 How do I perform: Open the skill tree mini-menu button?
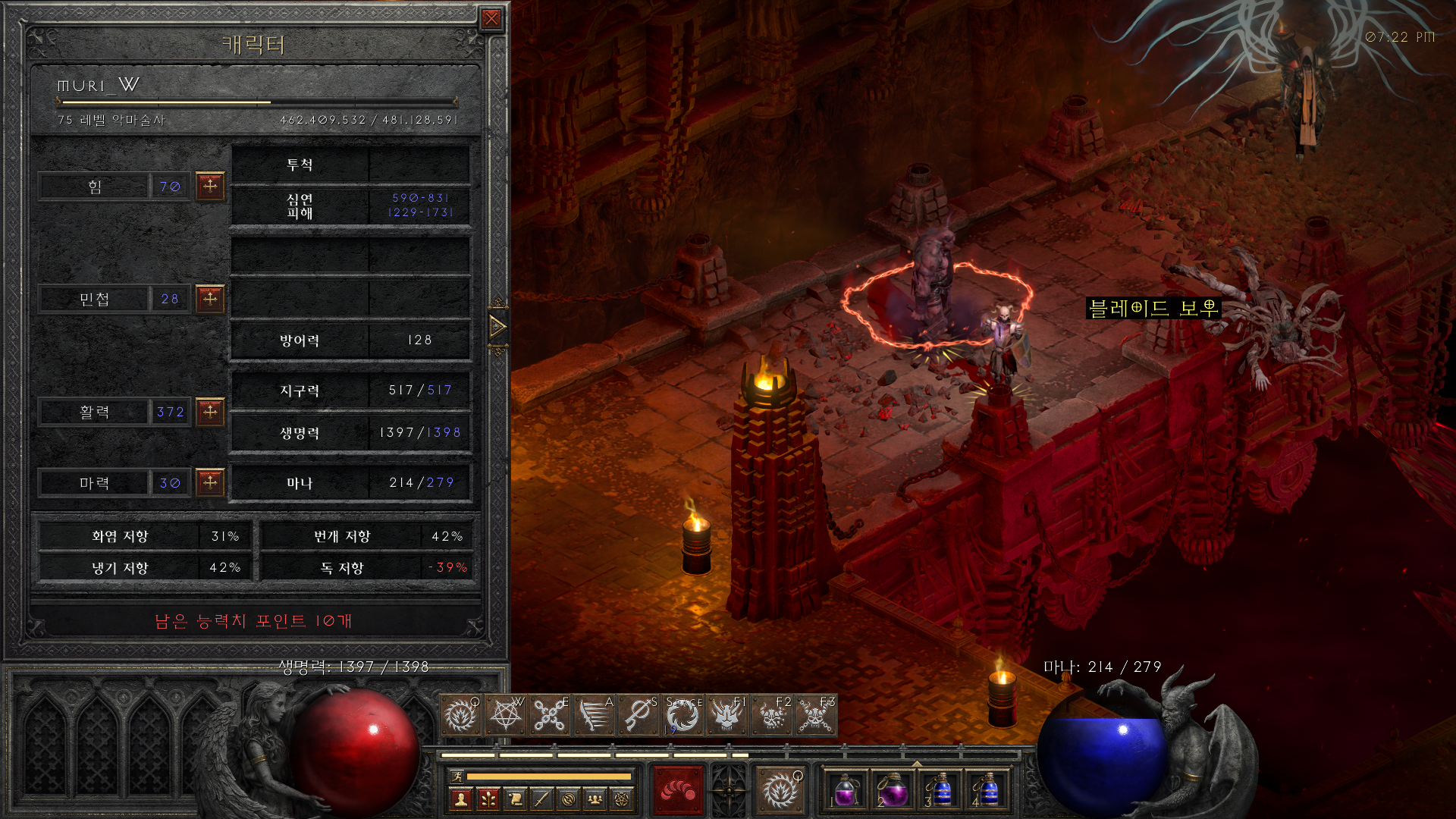pyautogui.click(x=488, y=799)
